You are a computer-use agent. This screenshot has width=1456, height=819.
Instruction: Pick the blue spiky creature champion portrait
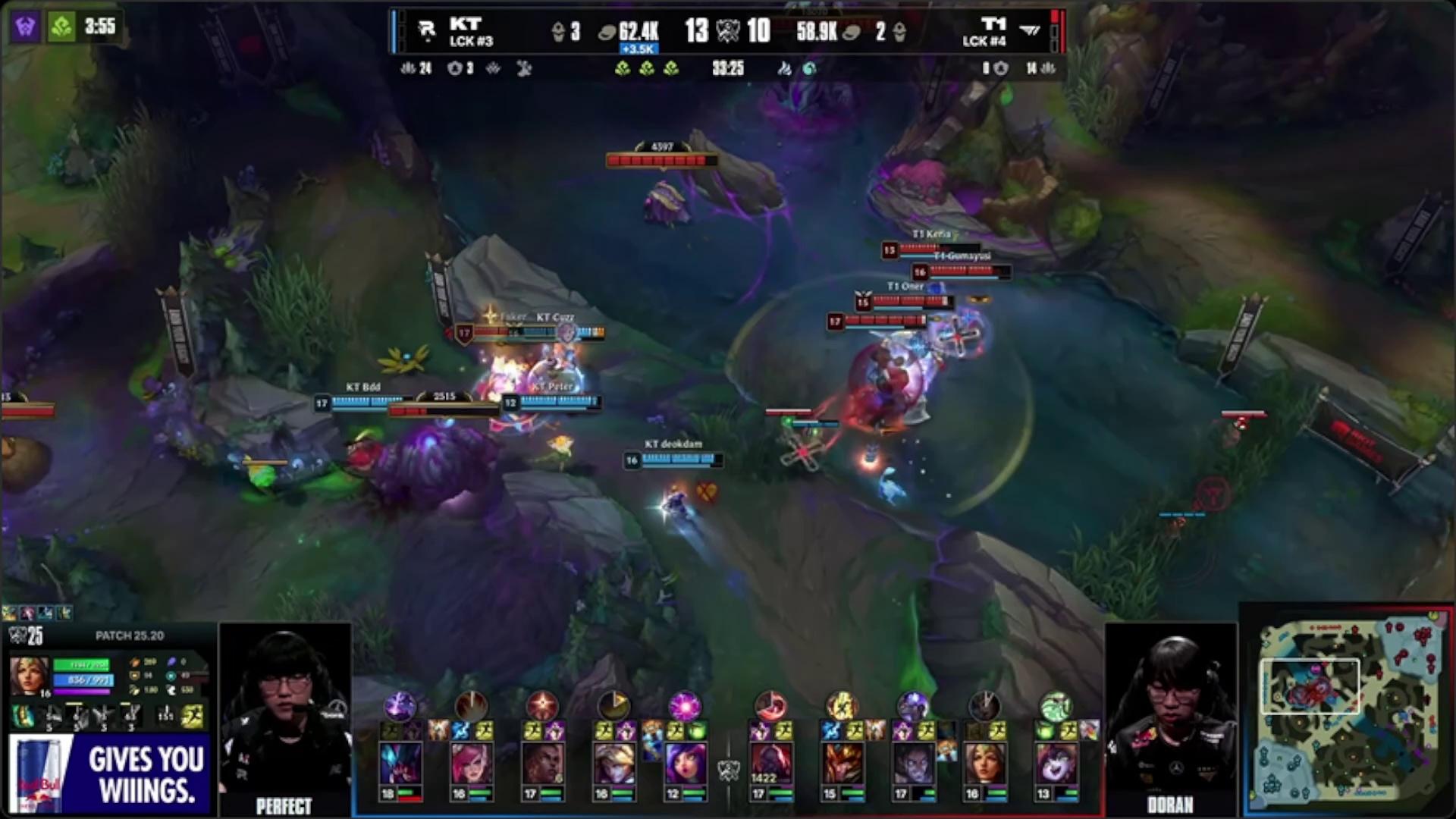click(x=400, y=764)
